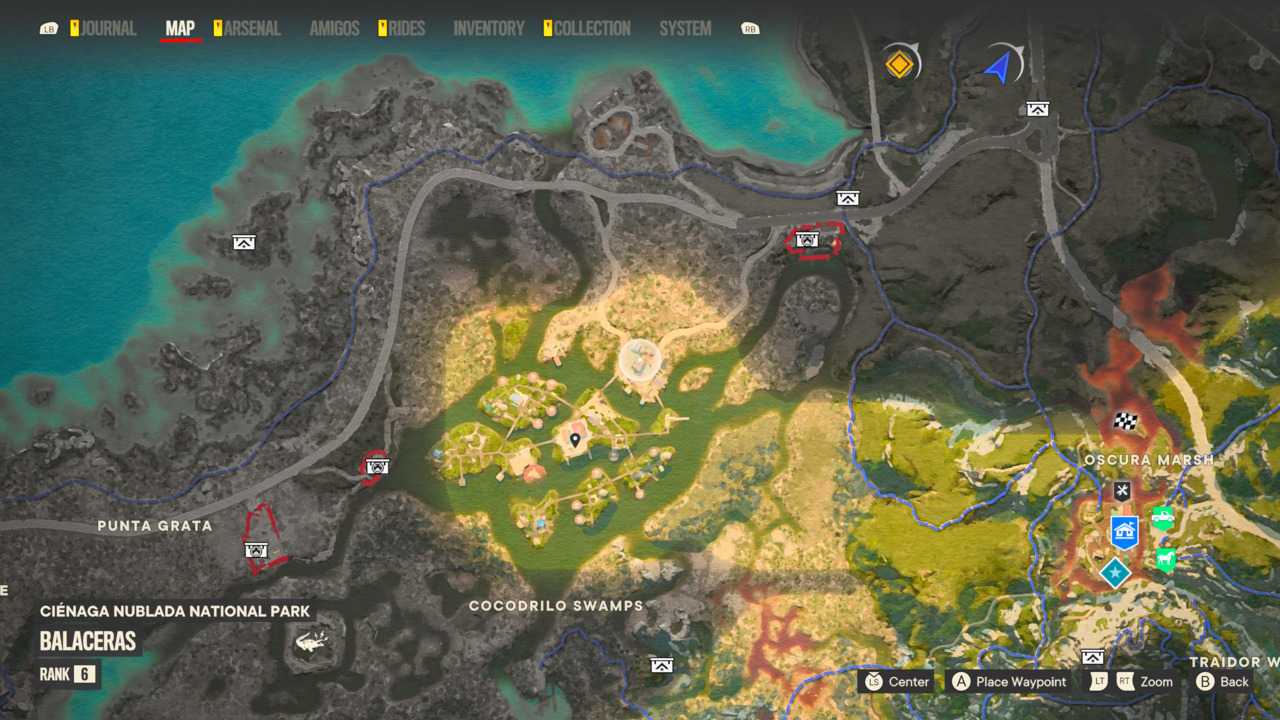
Task: Select the yellow diamond objective marker
Action: (900, 65)
